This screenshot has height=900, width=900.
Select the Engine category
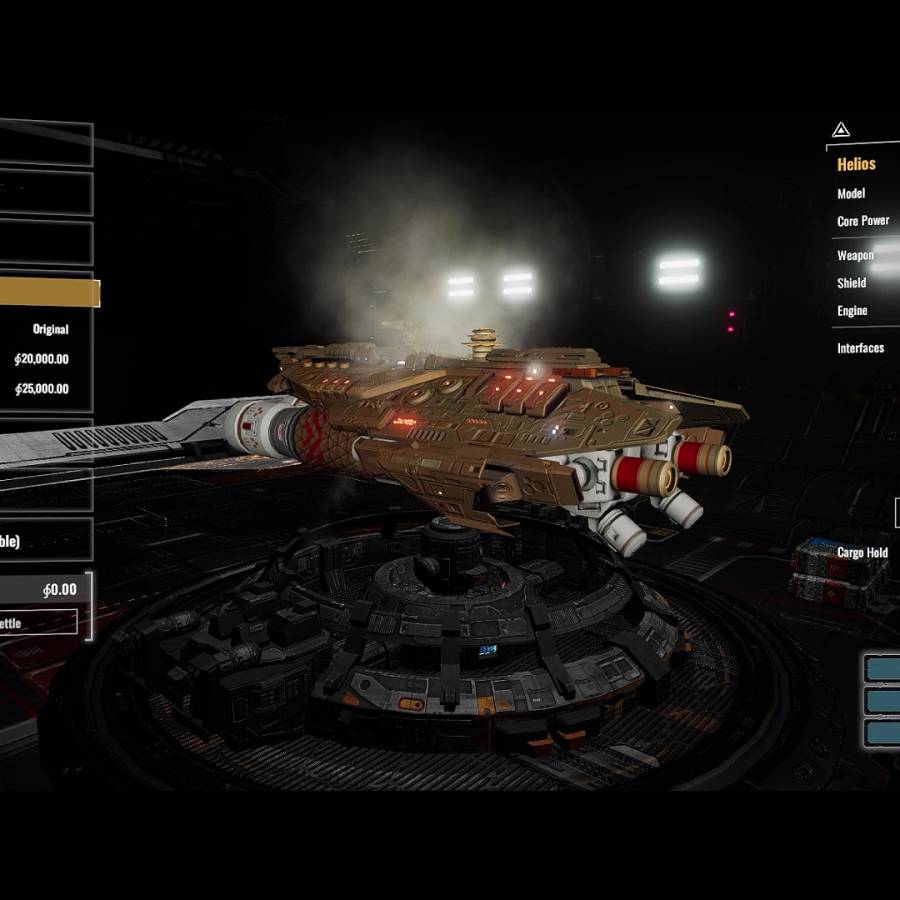tap(852, 311)
